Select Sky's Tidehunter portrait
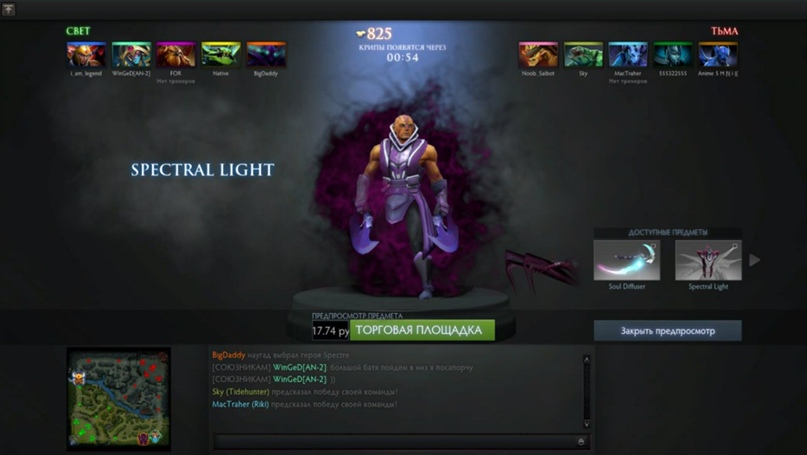Image resolution: width=807 pixels, height=455 pixels. 583,54
